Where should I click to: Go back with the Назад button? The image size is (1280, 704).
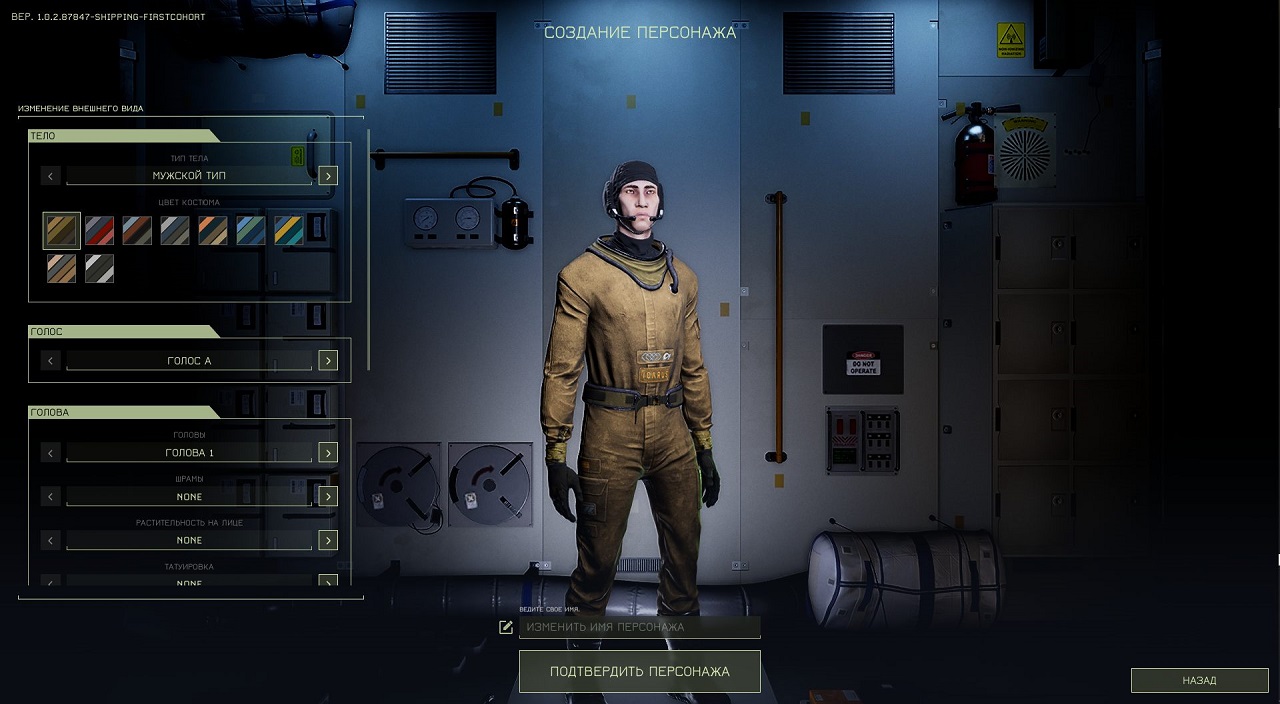[1199, 680]
